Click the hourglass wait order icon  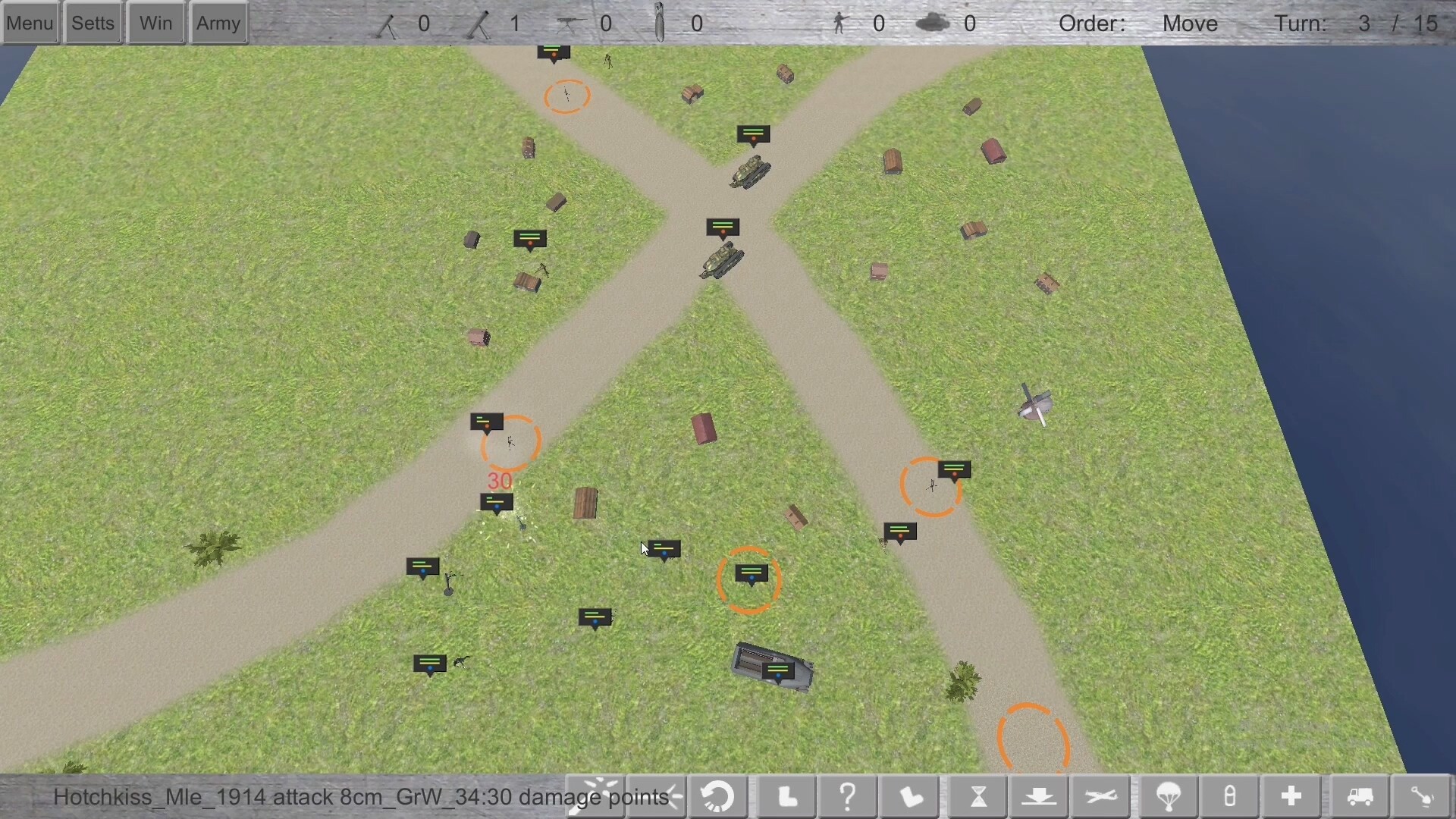click(978, 796)
